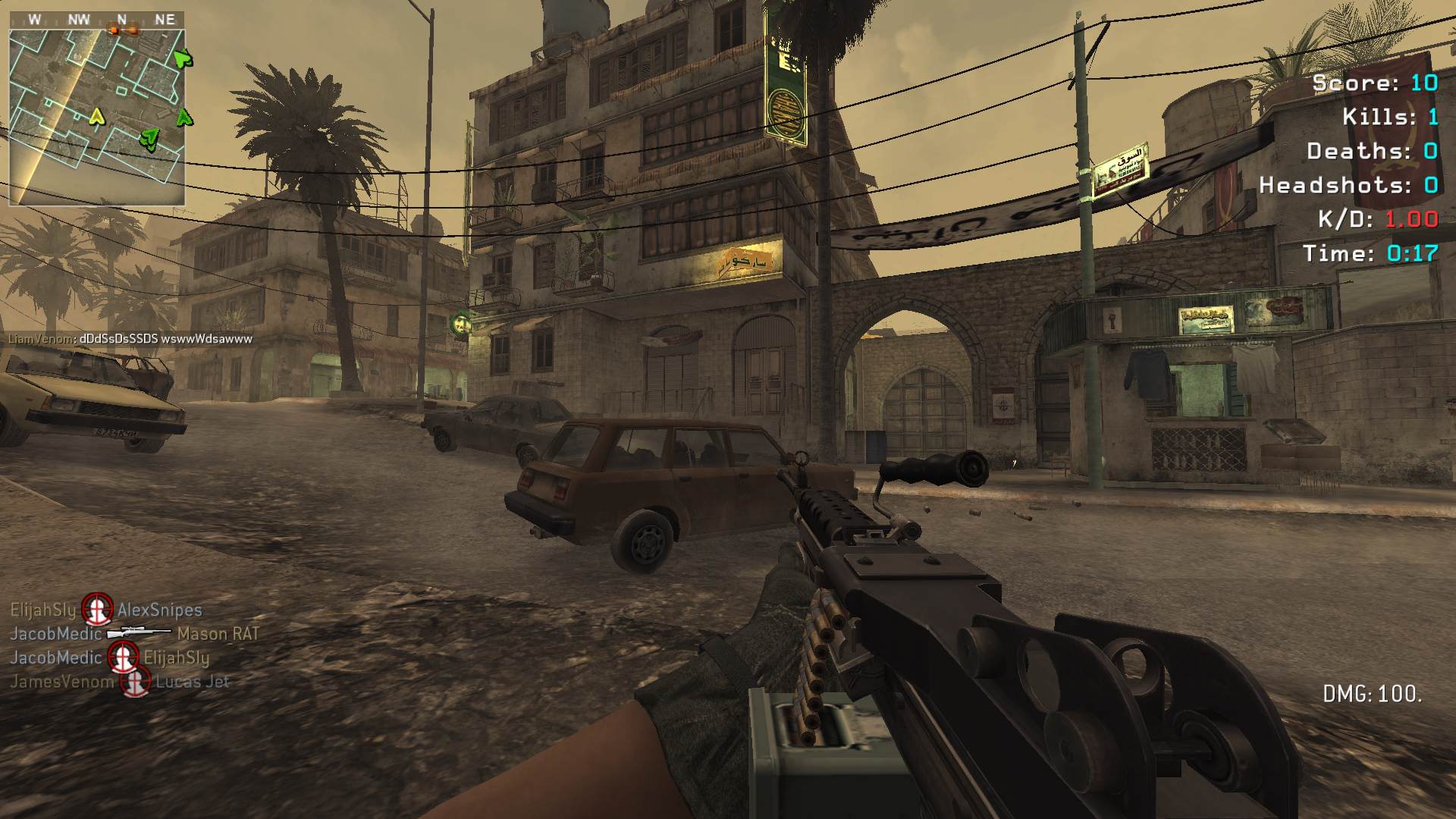Click the minimap in the corner

[x=97, y=116]
